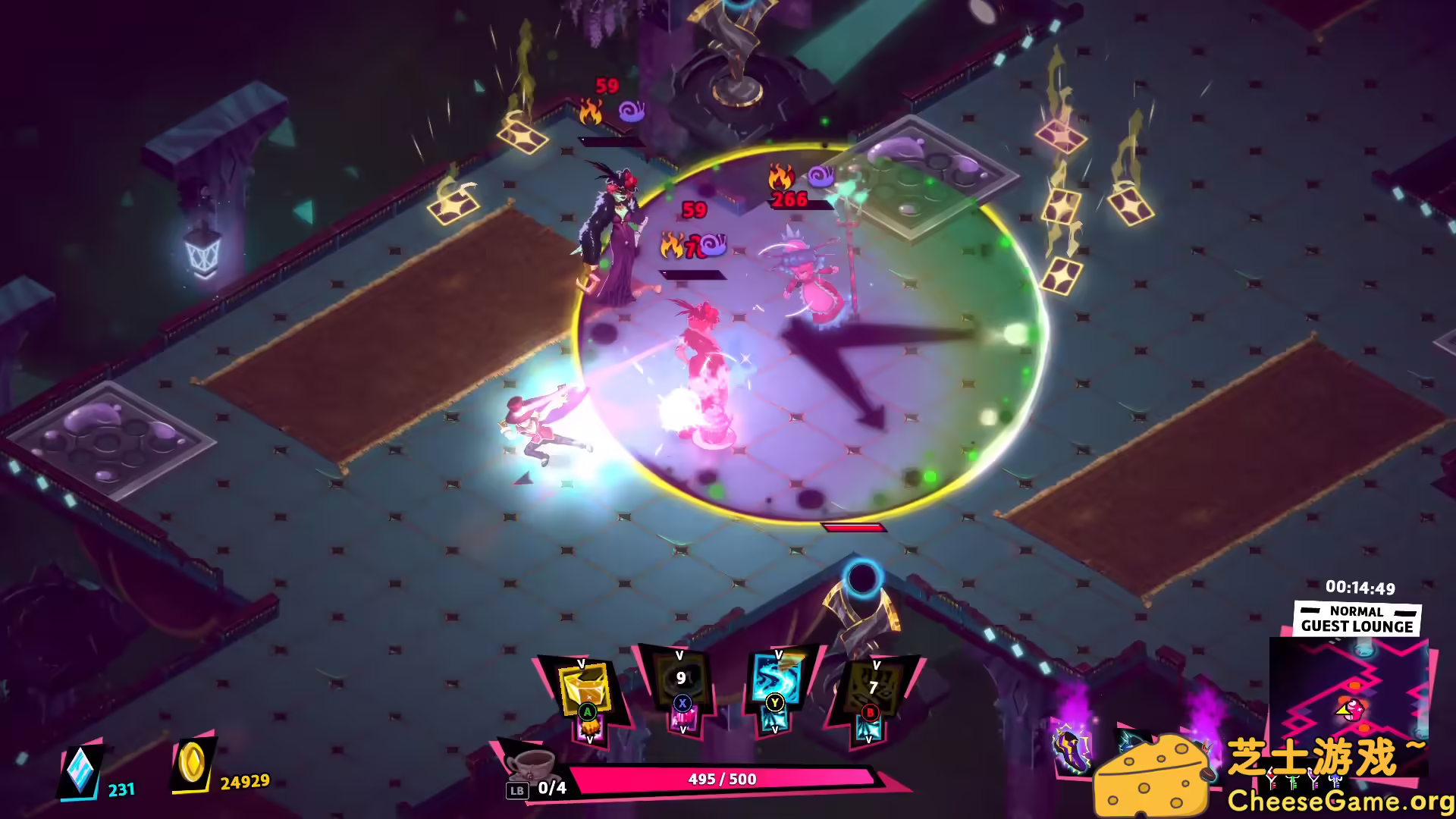Activate the golden crown ability card
Screen dimensions: 1456x819
pos(583,689)
